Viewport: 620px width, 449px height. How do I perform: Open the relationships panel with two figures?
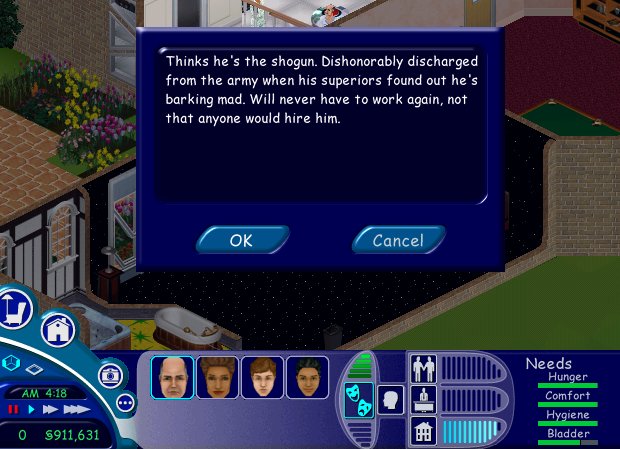[424, 369]
